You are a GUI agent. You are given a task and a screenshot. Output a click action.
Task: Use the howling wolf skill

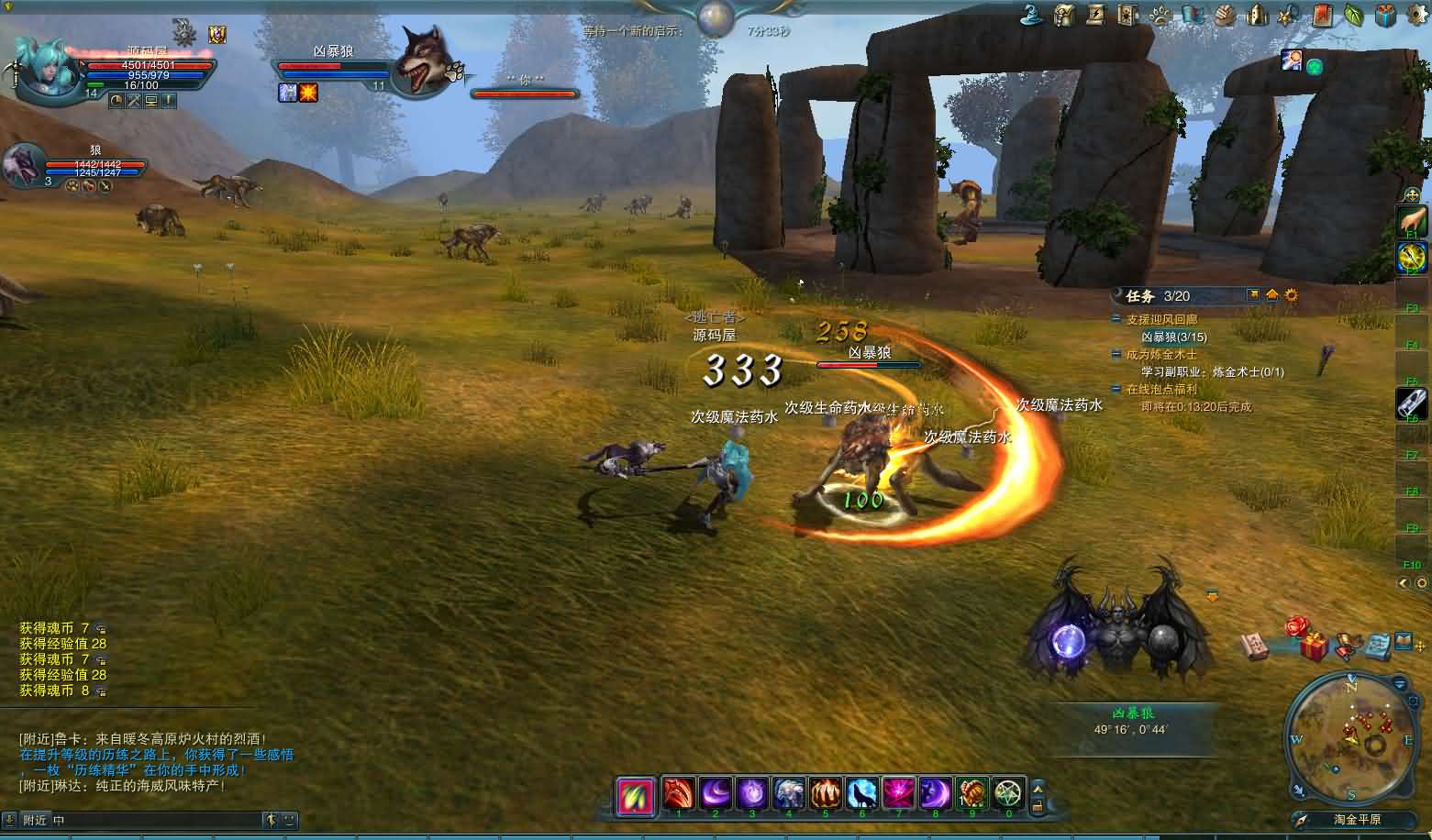[862, 793]
